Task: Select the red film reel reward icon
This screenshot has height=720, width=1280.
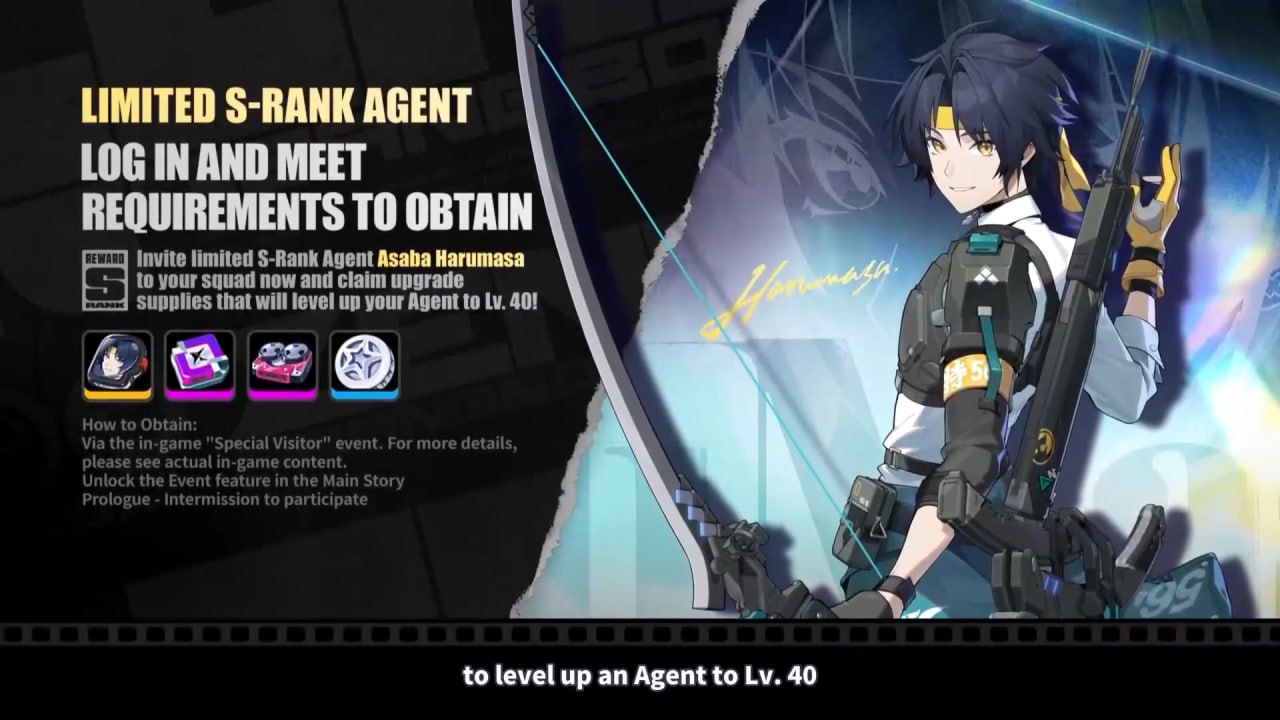Action: (x=282, y=365)
